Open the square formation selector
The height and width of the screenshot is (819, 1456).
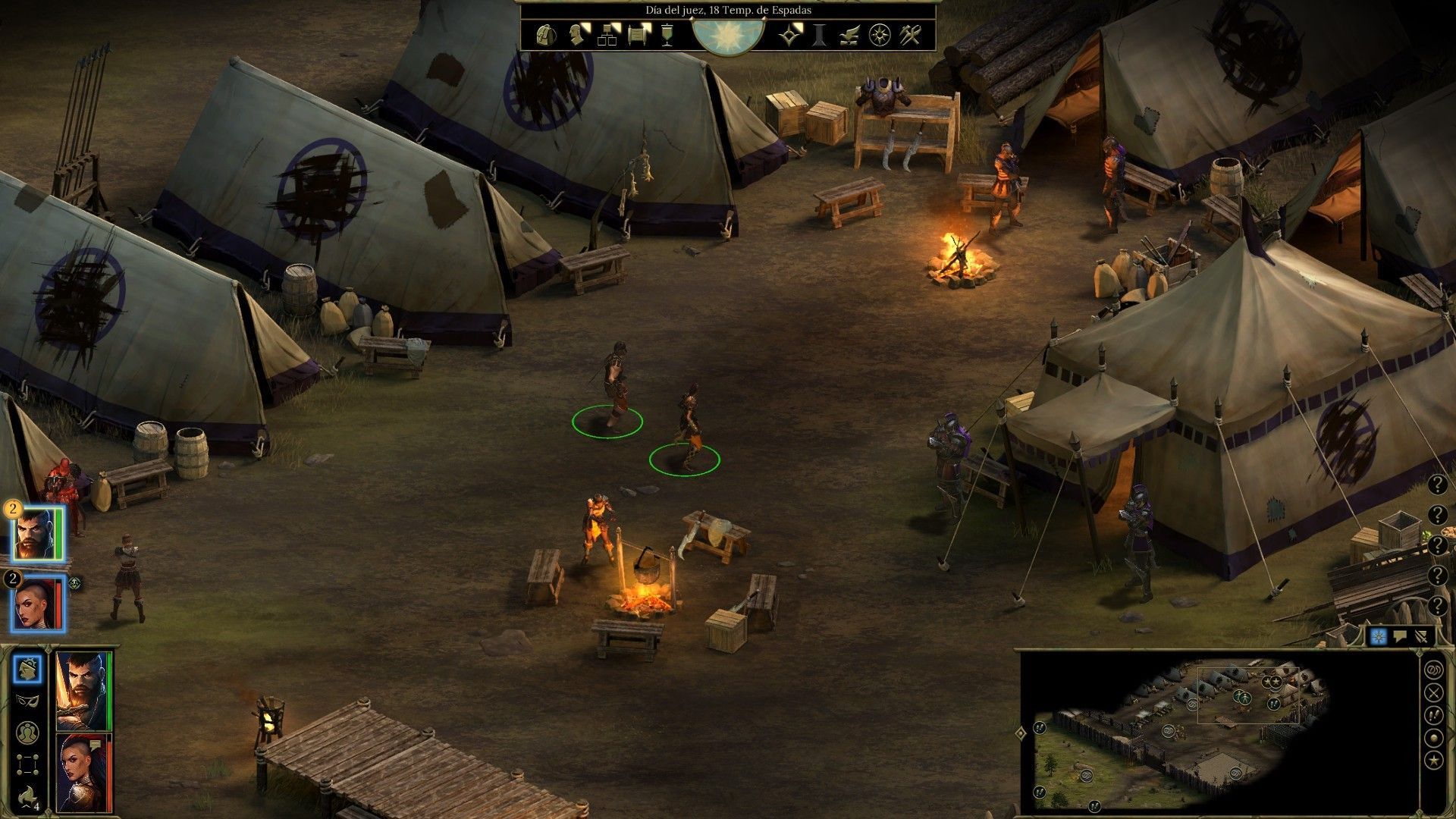tap(28, 764)
